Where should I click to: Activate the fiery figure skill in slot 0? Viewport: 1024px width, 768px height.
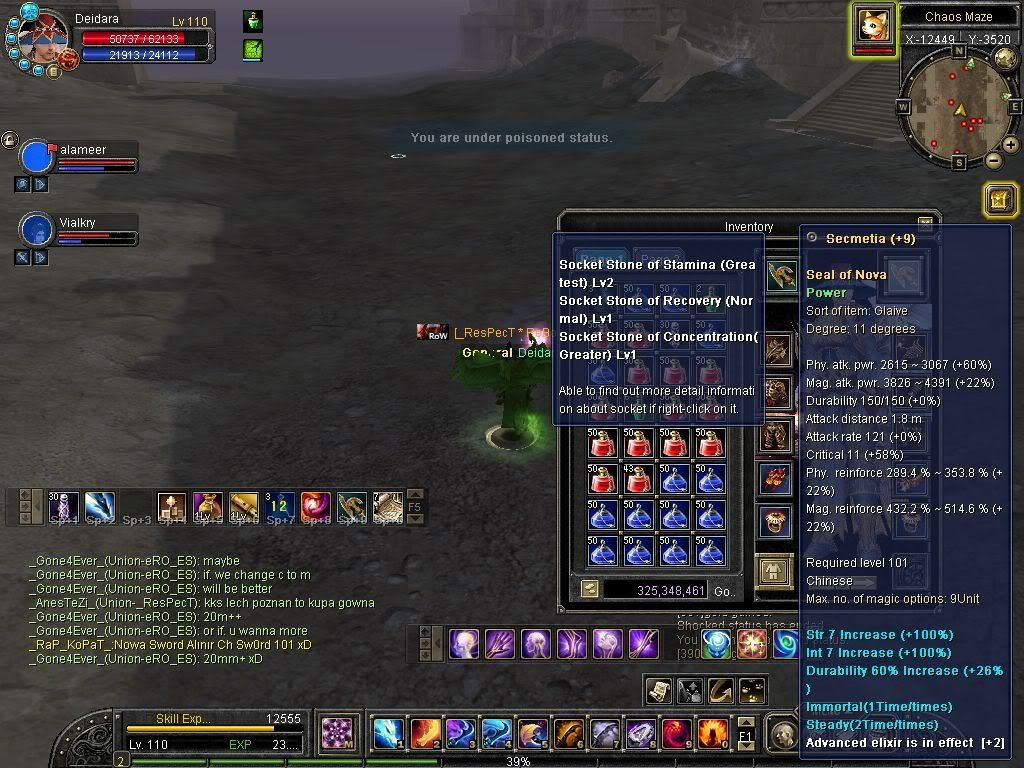(x=711, y=734)
